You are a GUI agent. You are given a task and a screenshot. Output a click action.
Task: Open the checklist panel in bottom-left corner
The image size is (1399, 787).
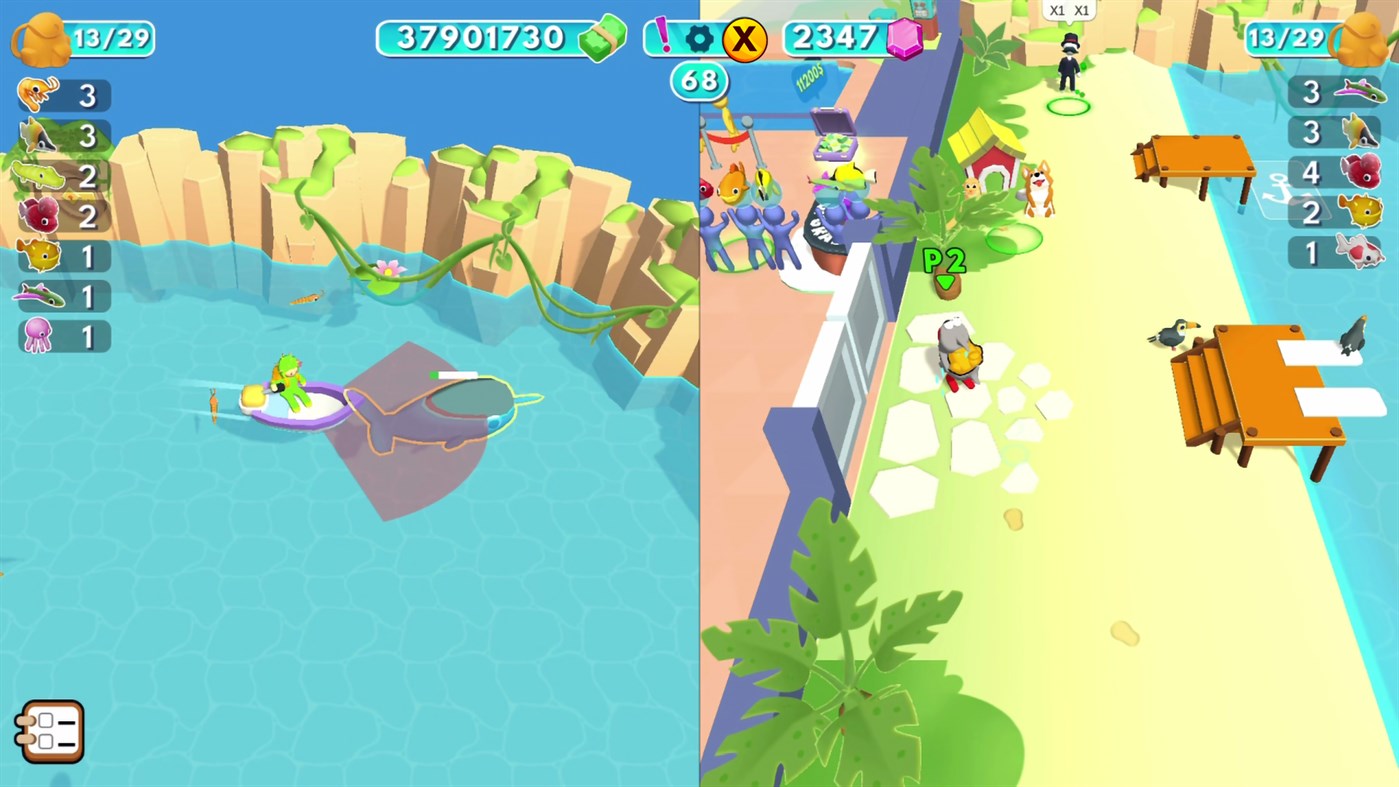point(50,731)
